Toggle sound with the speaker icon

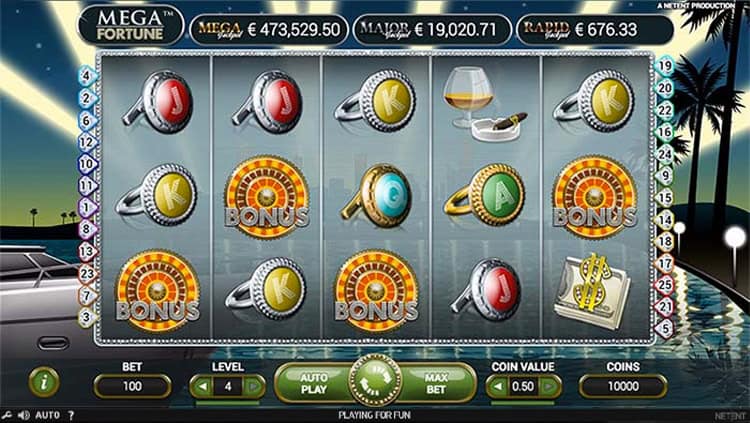click(24, 414)
